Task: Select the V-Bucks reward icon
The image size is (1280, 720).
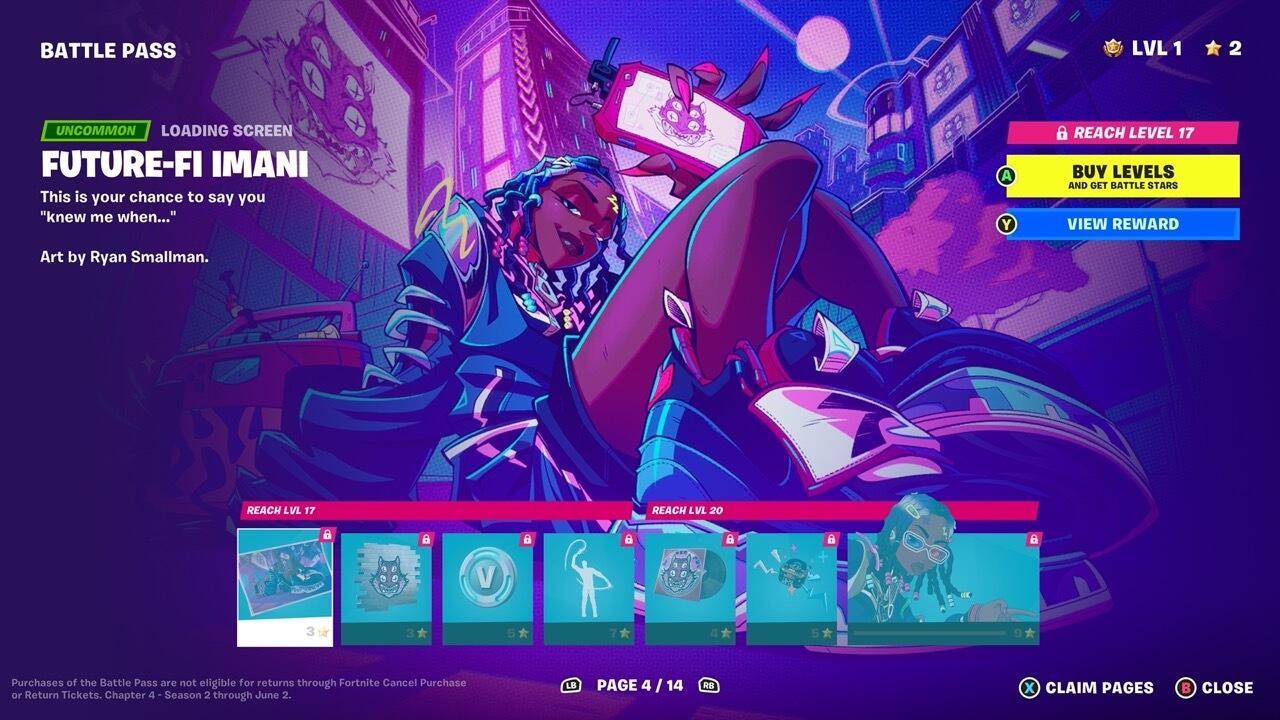Action: (487, 578)
